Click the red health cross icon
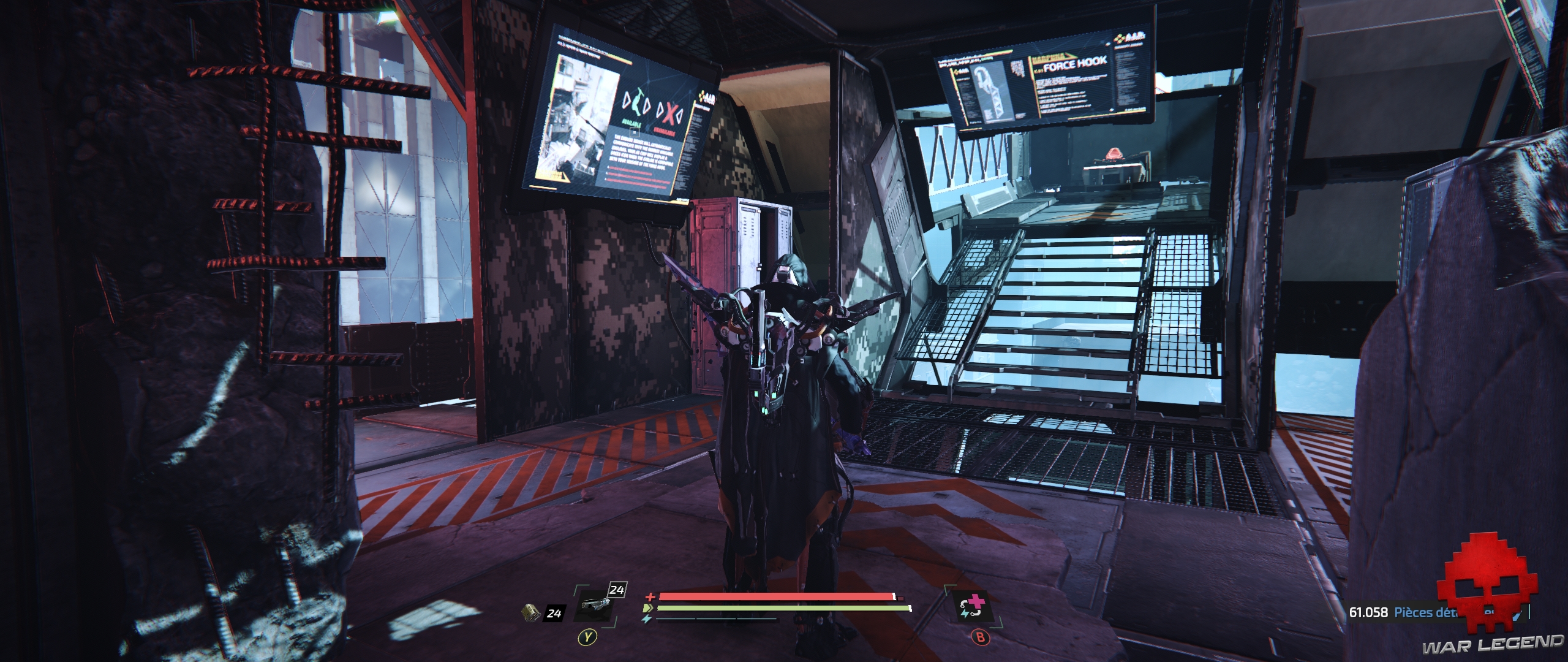The width and height of the screenshot is (1568, 662). (650, 596)
